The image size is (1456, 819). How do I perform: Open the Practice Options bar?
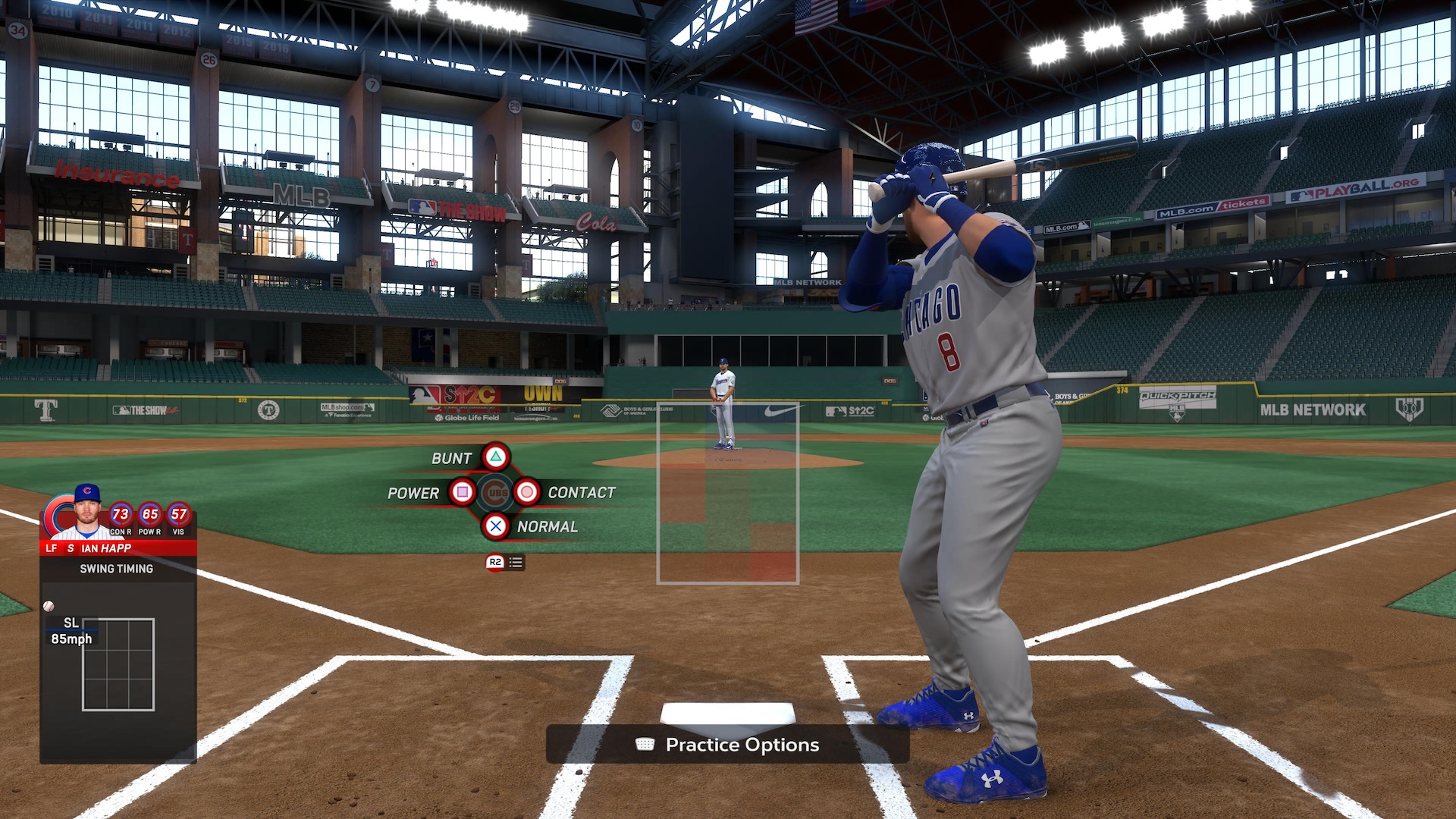727,745
